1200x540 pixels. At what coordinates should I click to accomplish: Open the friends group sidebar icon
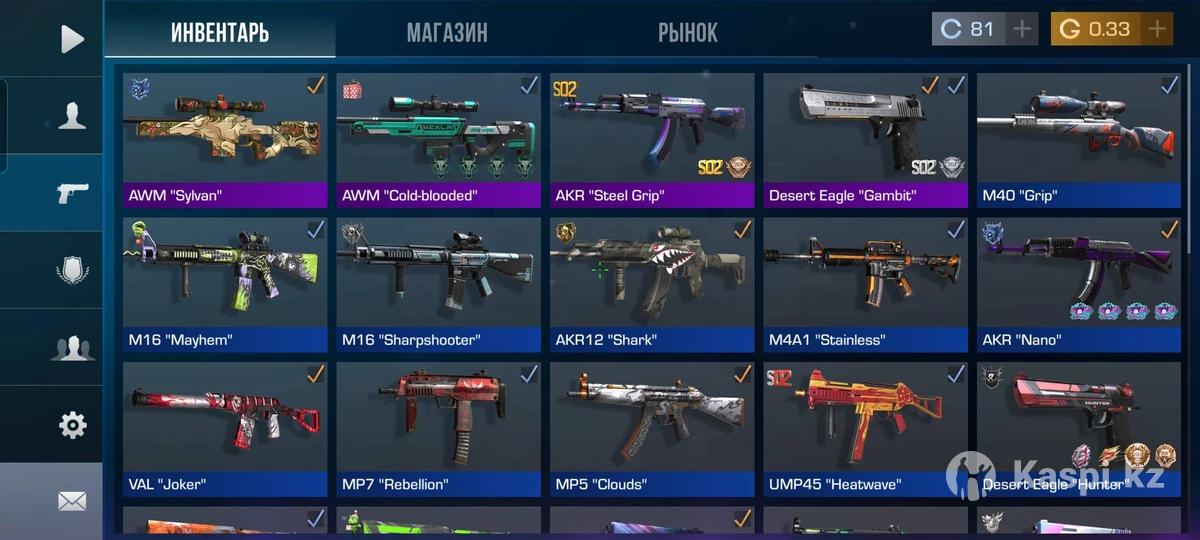click(x=72, y=348)
